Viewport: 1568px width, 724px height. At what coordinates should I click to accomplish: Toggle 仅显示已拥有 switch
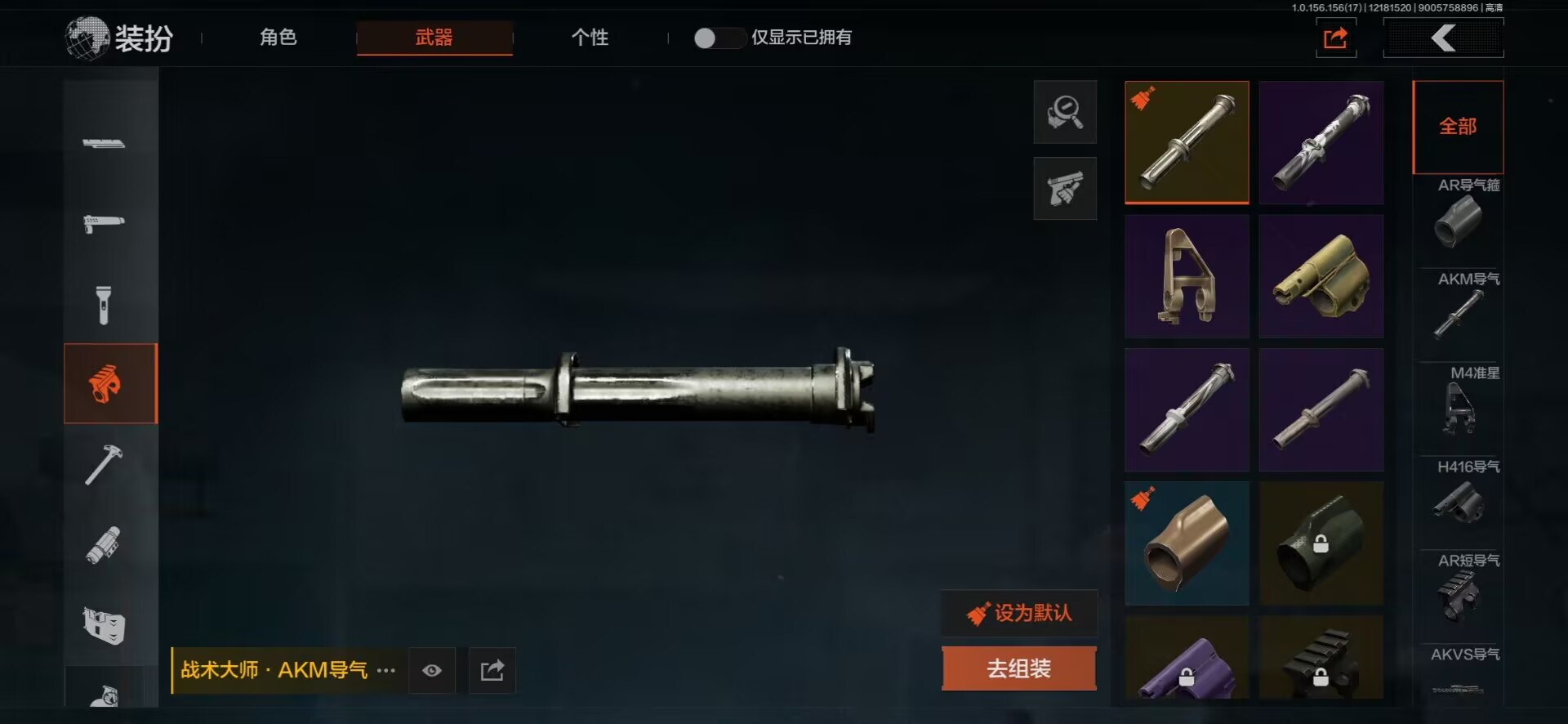pos(716,38)
